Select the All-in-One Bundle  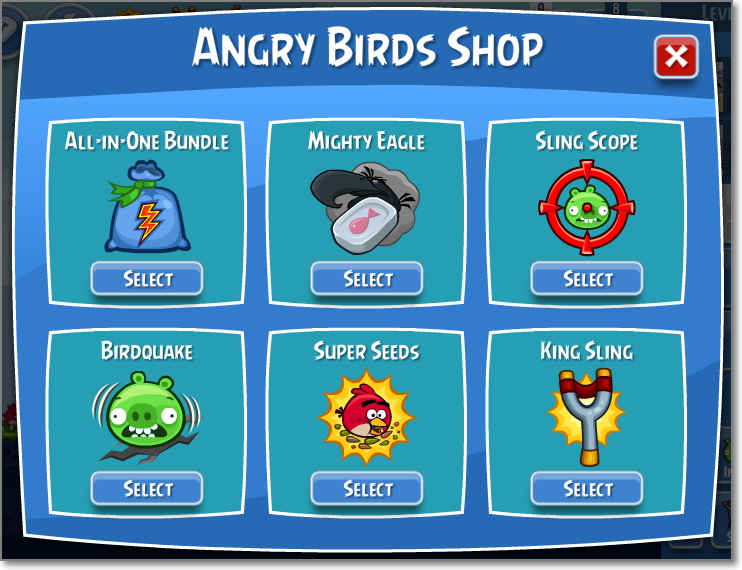click(x=147, y=279)
